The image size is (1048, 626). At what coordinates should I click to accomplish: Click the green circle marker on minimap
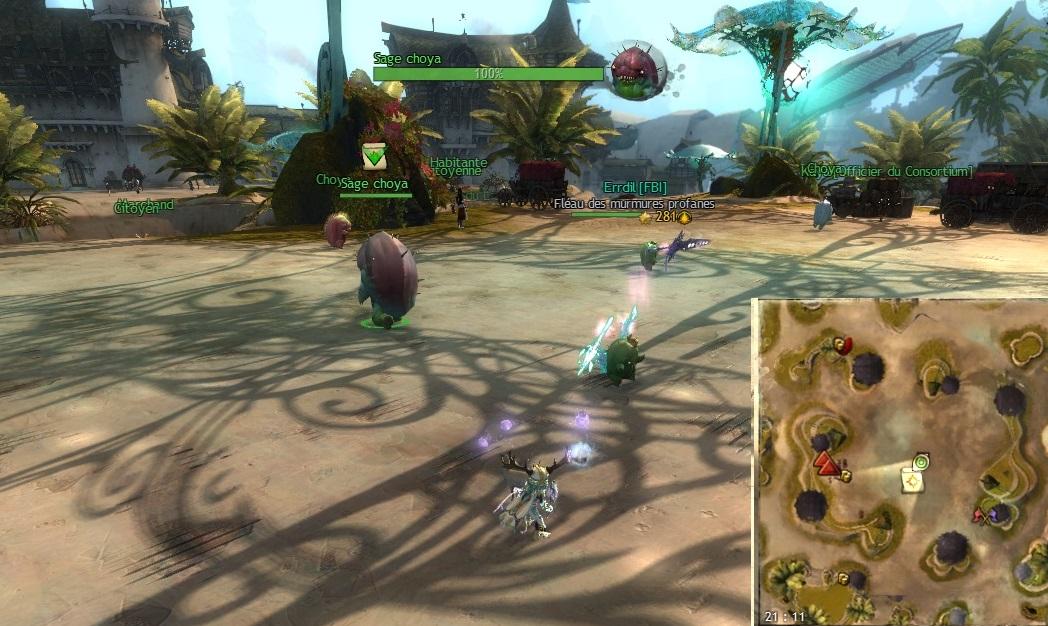pyautogui.click(x=920, y=461)
